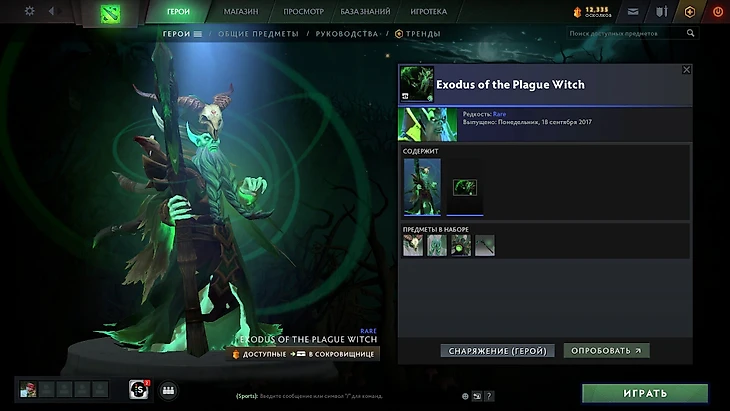Go to the Просмотр tab
Viewport: 730px width, 411px height.
click(303, 12)
